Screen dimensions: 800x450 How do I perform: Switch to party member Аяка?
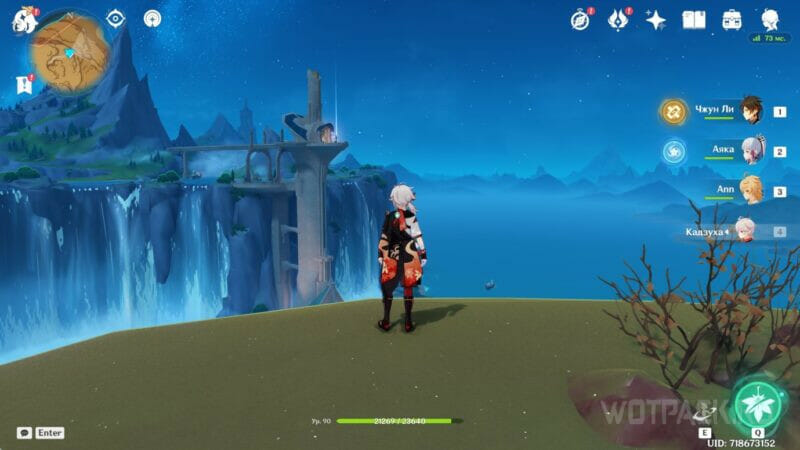pyautogui.click(x=748, y=152)
